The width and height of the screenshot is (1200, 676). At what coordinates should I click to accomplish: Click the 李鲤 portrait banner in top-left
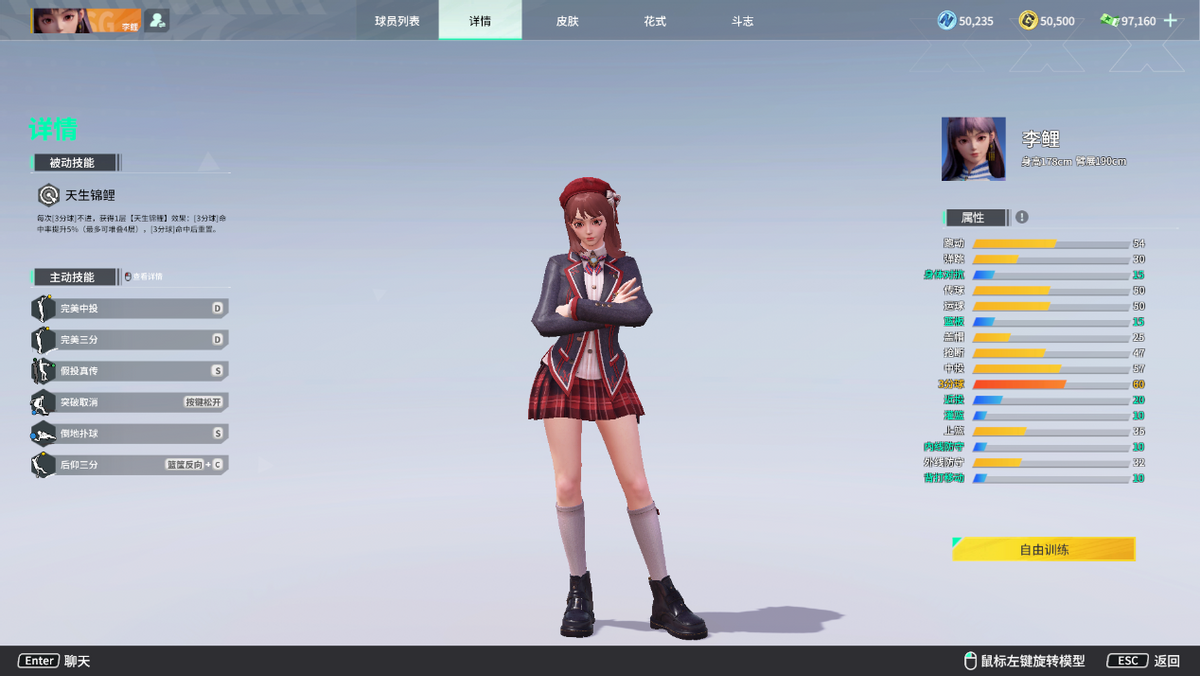pyautogui.click(x=86, y=20)
